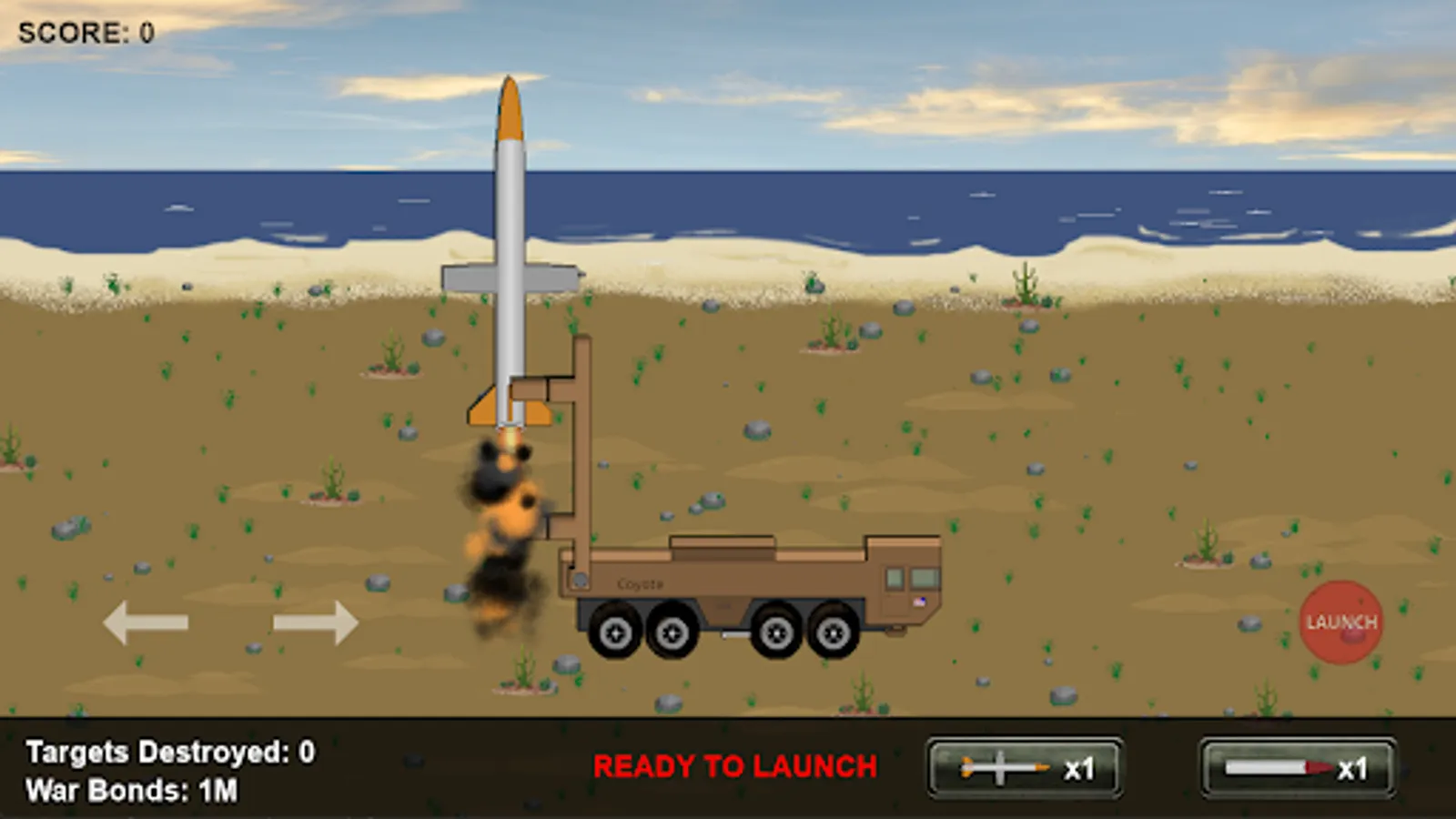Click the Targets Destroyed: 0 counter
1456x819 pixels.
[x=168, y=752]
